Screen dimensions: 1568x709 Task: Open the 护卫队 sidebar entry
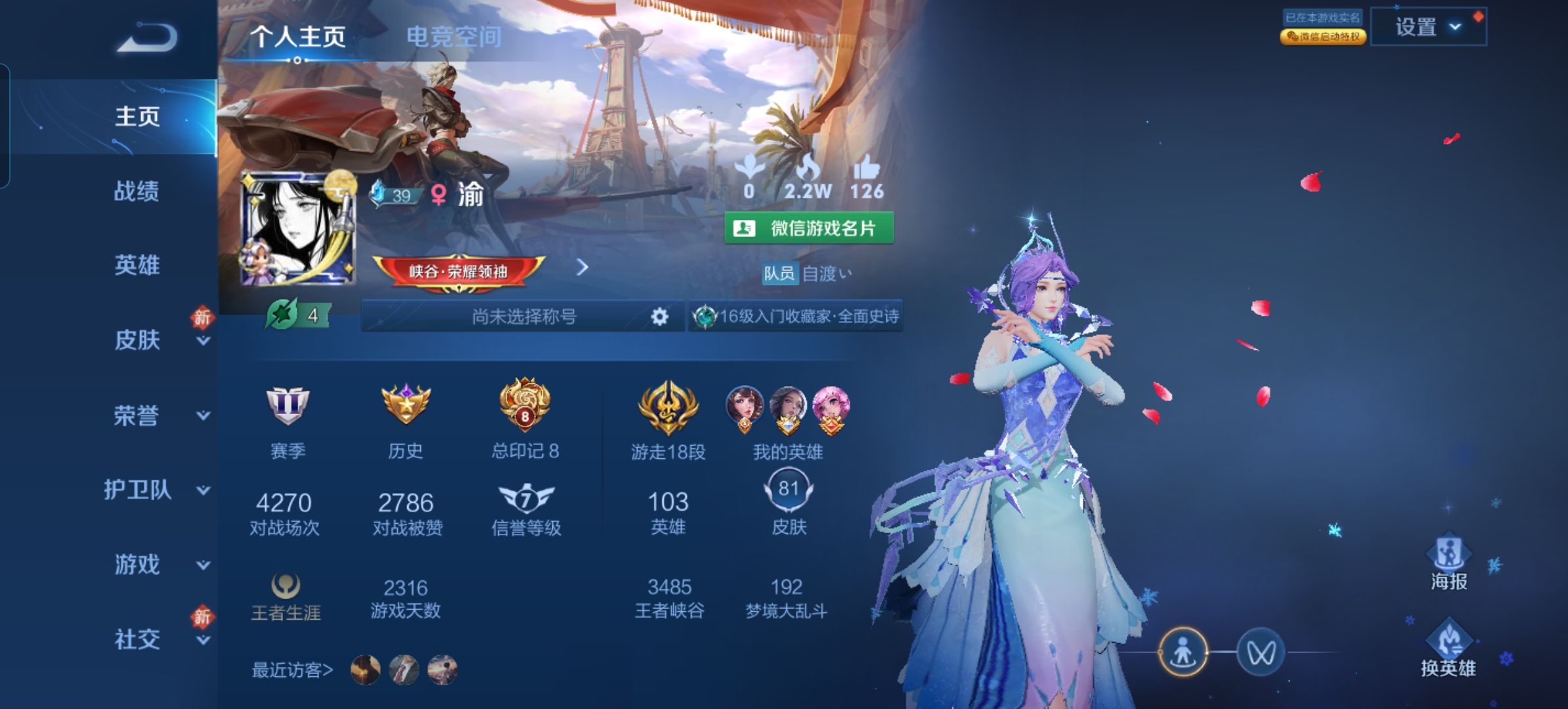coord(138,490)
